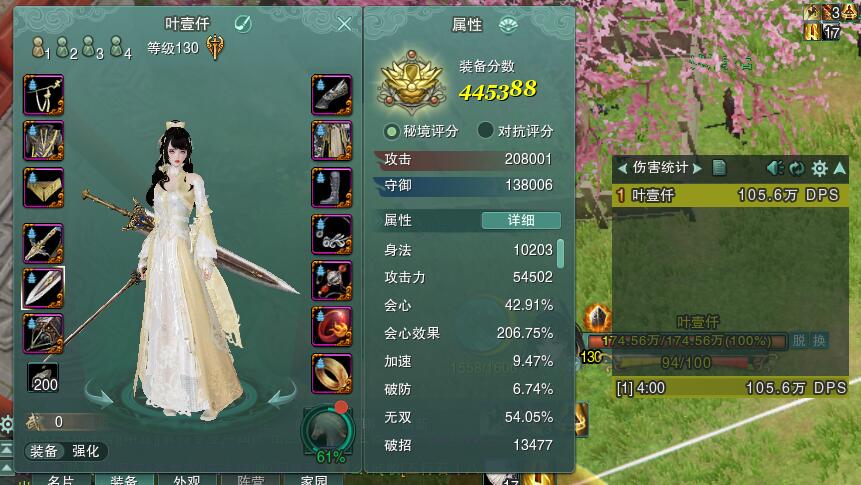Open the damage meter settings gear
This screenshot has width=861, height=485.
coord(819,168)
